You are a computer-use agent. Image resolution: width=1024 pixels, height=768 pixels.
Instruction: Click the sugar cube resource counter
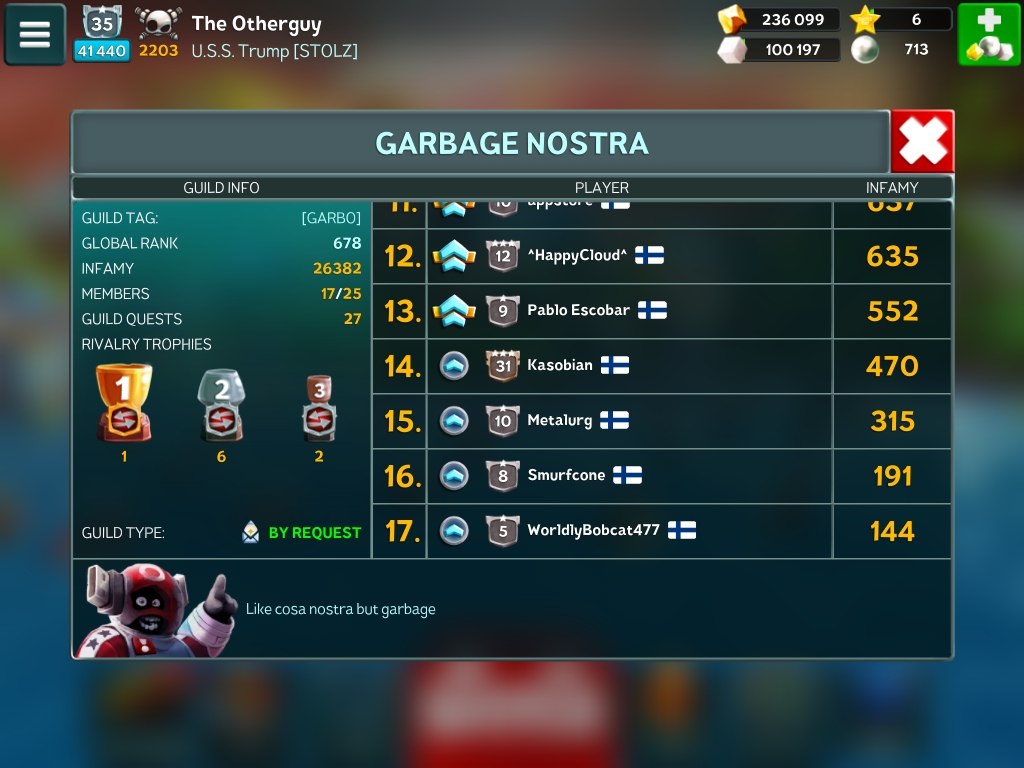pyautogui.click(x=779, y=49)
